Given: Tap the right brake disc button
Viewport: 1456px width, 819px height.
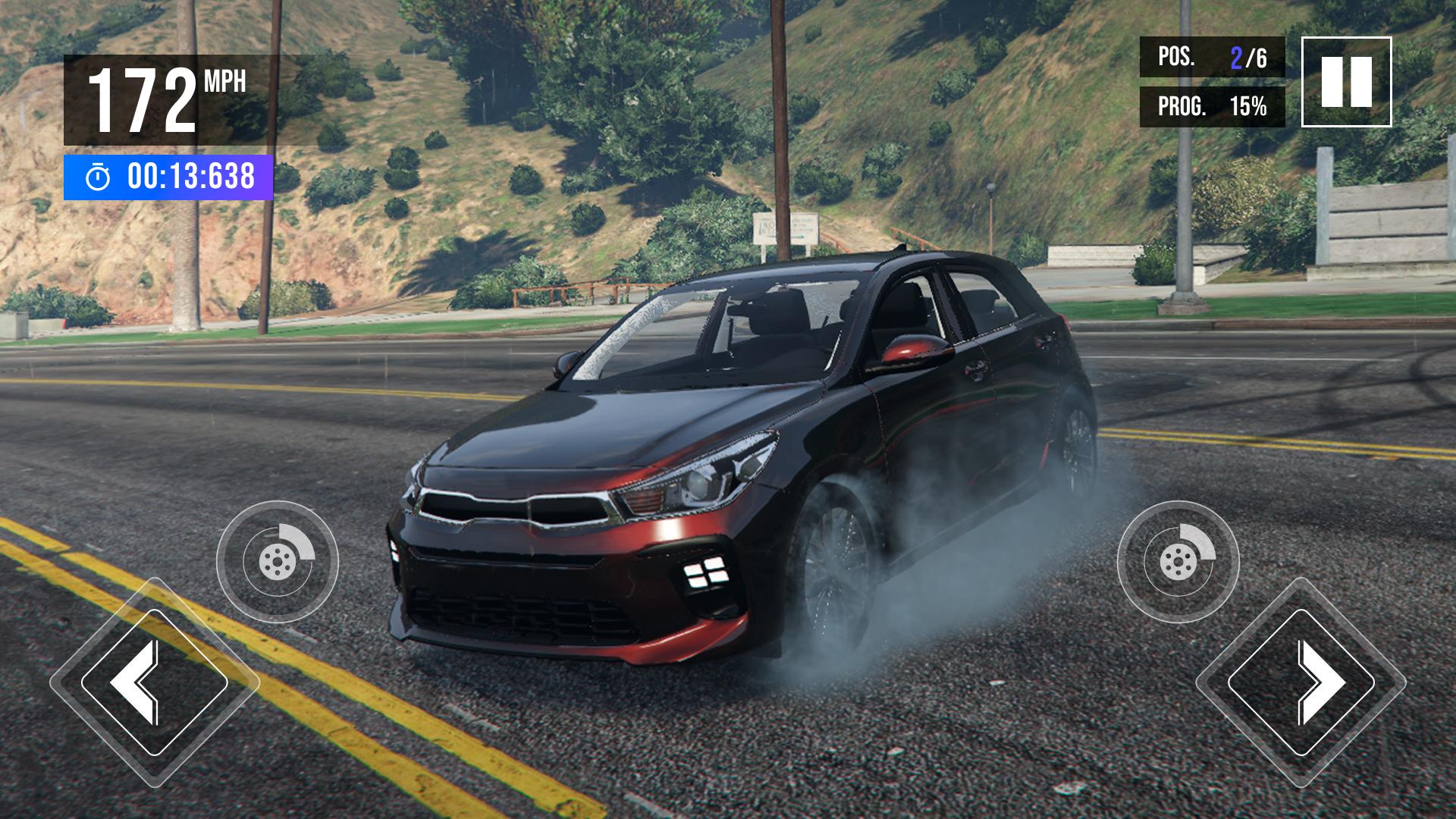Looking at the screenshot, I should [1178, 562].
